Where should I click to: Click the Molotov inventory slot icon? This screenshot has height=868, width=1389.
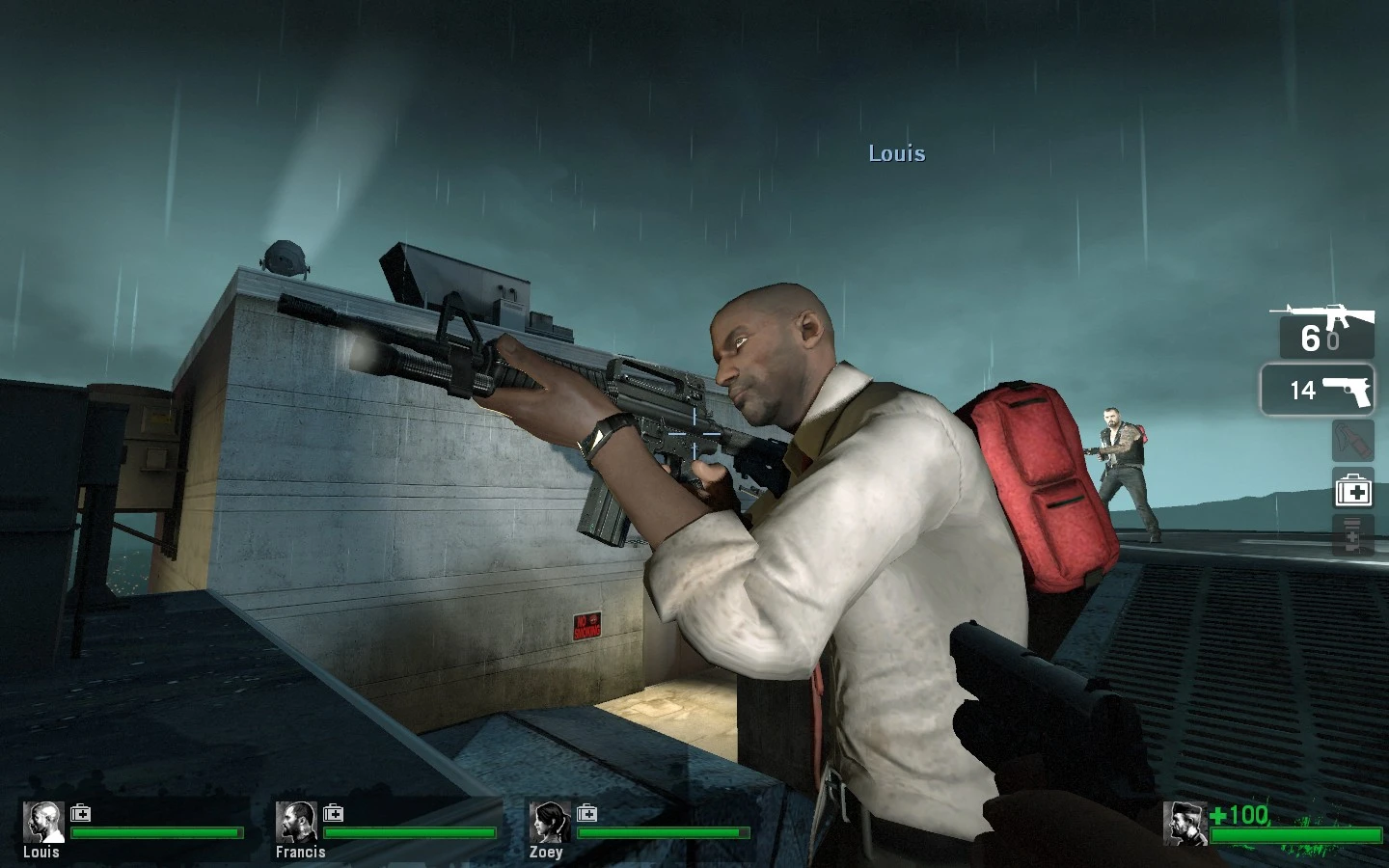[x=1351, y=440]
